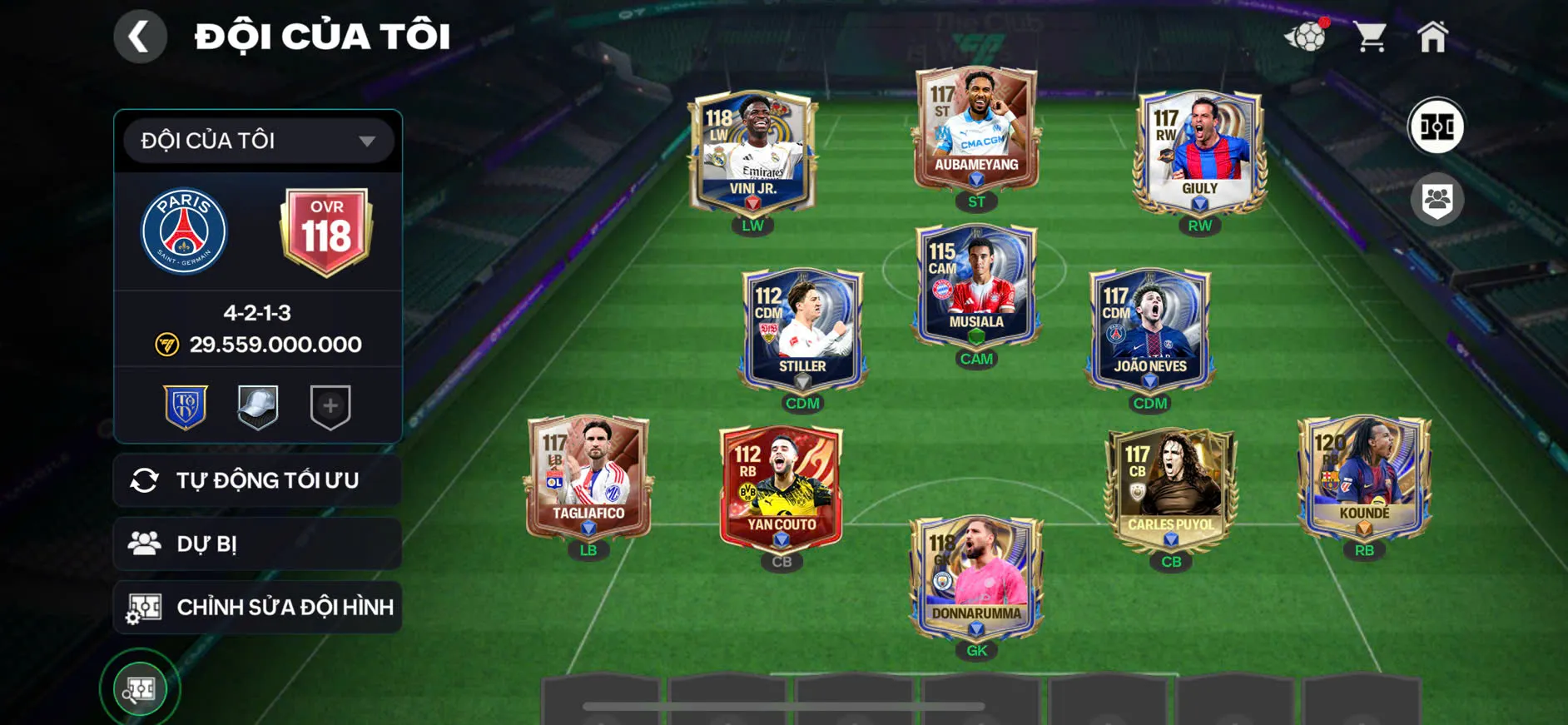1568x725 pixels.
Task: Return to the home screen
Action: pyautogui.click(x=1432, y=37)
